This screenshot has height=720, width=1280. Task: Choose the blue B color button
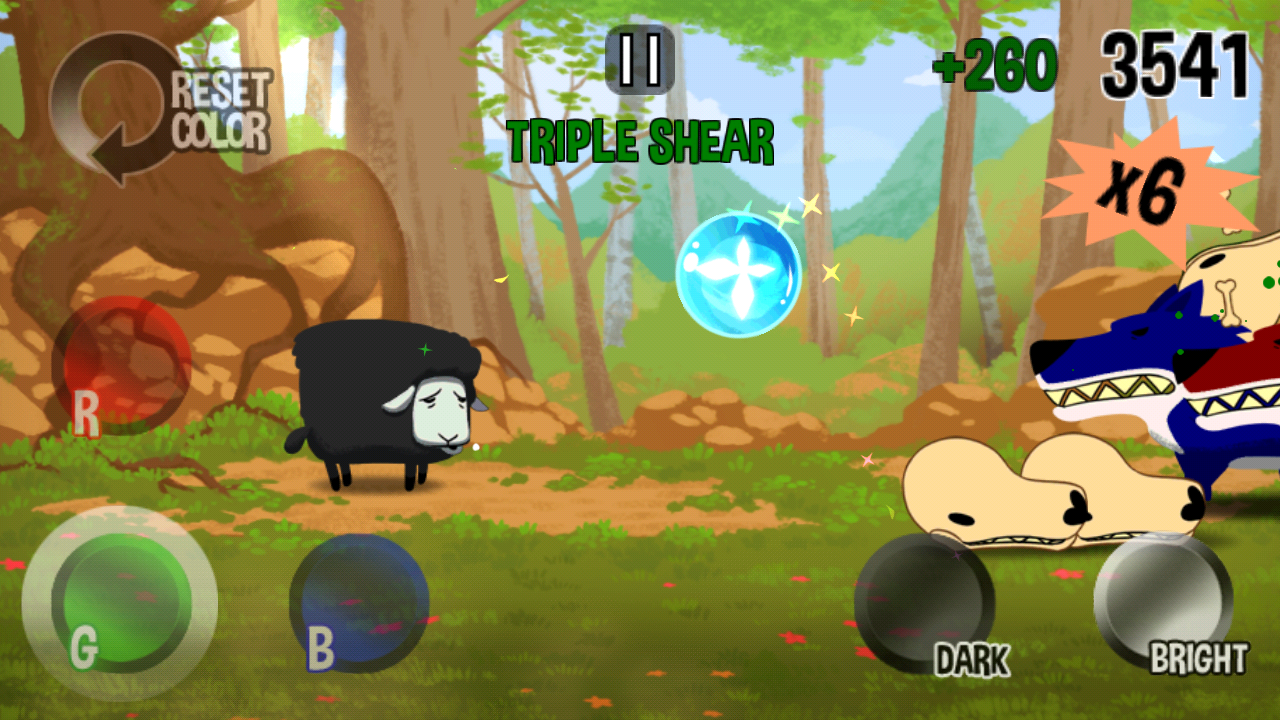(359, 602)
